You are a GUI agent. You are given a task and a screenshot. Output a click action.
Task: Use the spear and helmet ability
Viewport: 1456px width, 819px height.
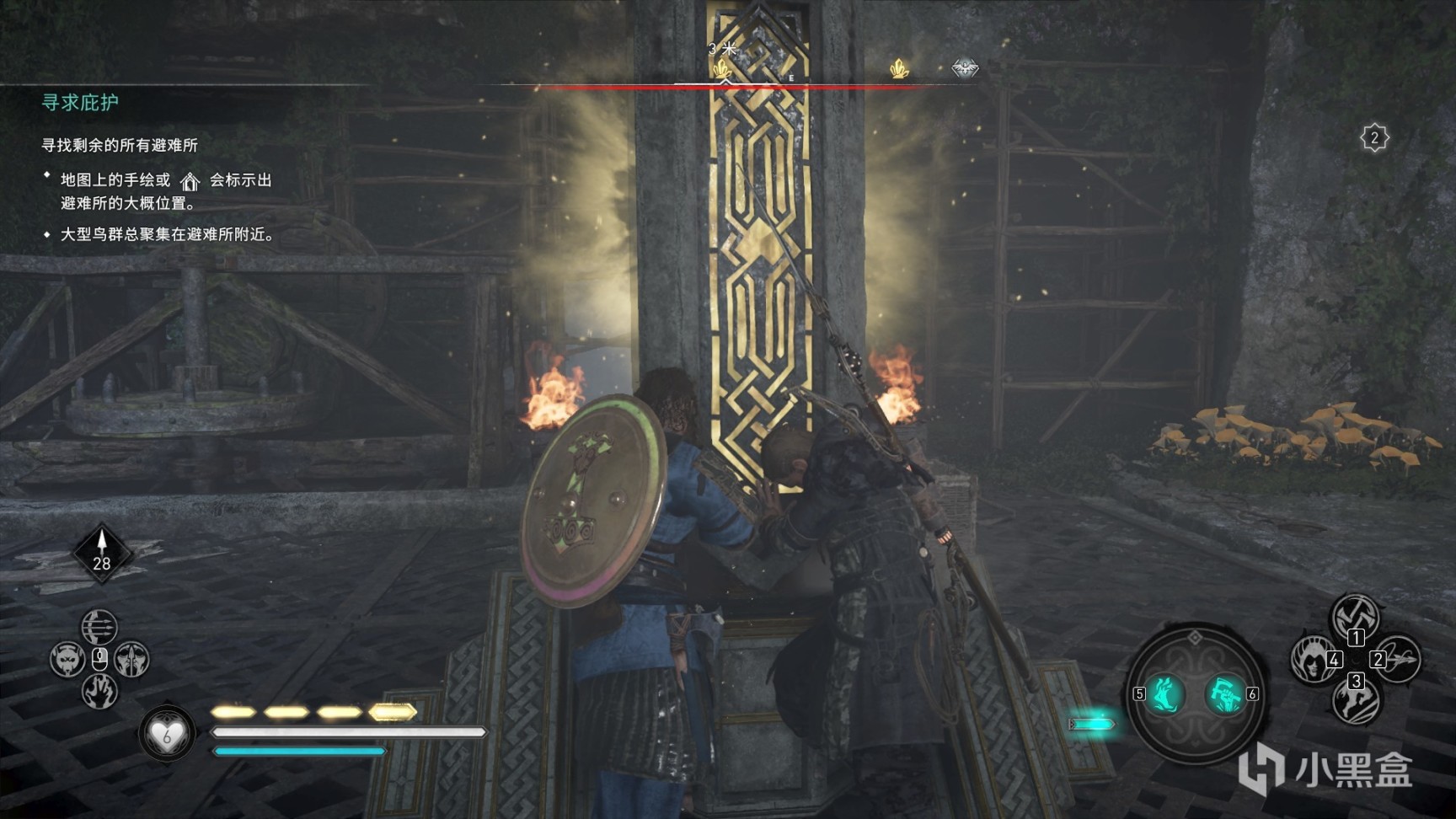[x=131, y=659]
